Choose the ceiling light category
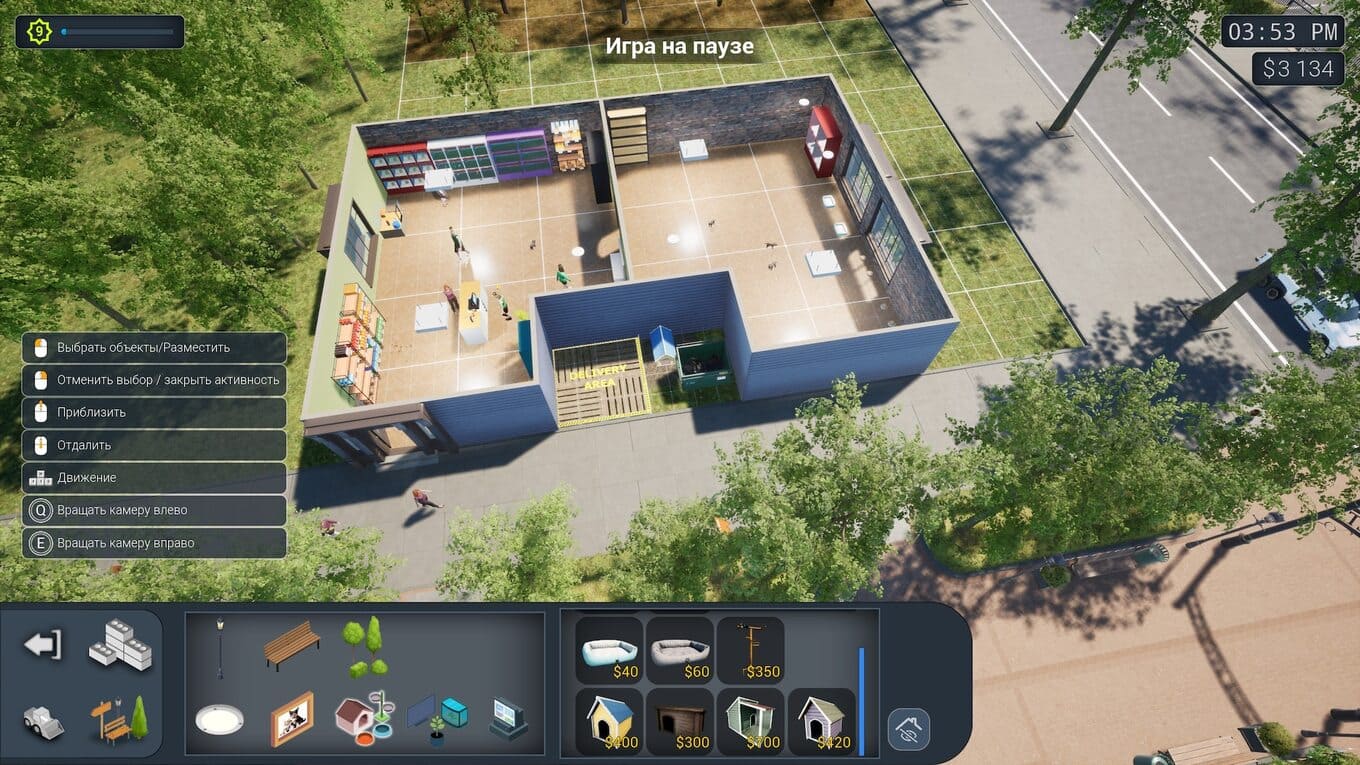Screen dimensions: 1360x765 219,720
